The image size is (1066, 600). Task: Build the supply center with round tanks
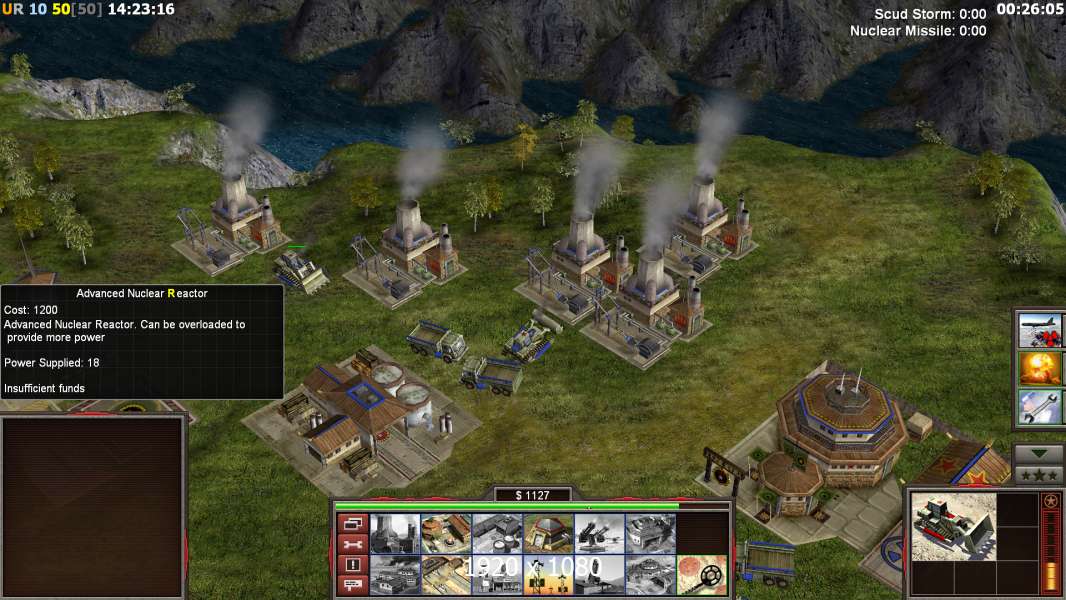click(x=497, y=533)
